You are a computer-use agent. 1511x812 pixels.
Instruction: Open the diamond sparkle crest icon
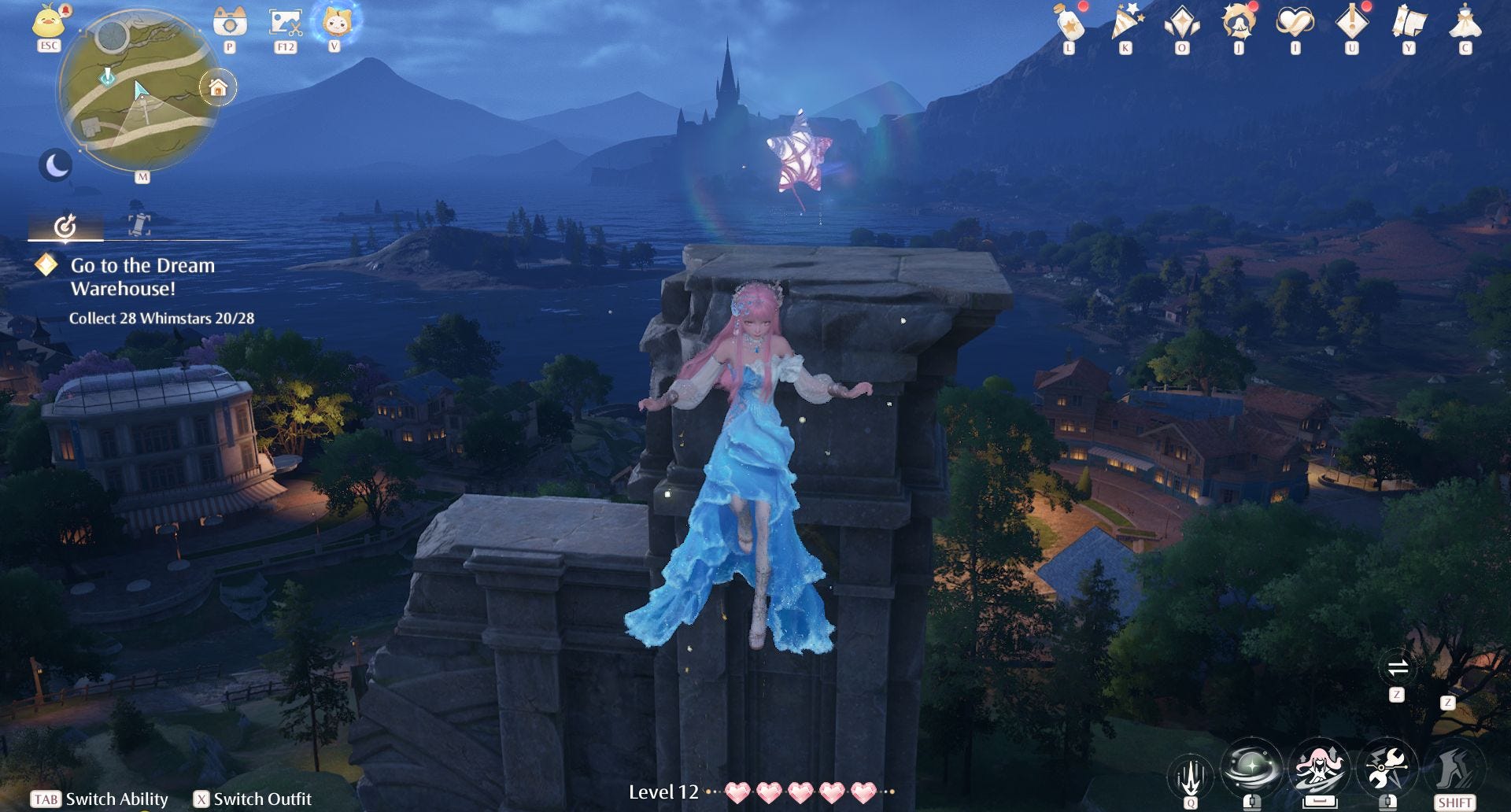(1182, 23)
